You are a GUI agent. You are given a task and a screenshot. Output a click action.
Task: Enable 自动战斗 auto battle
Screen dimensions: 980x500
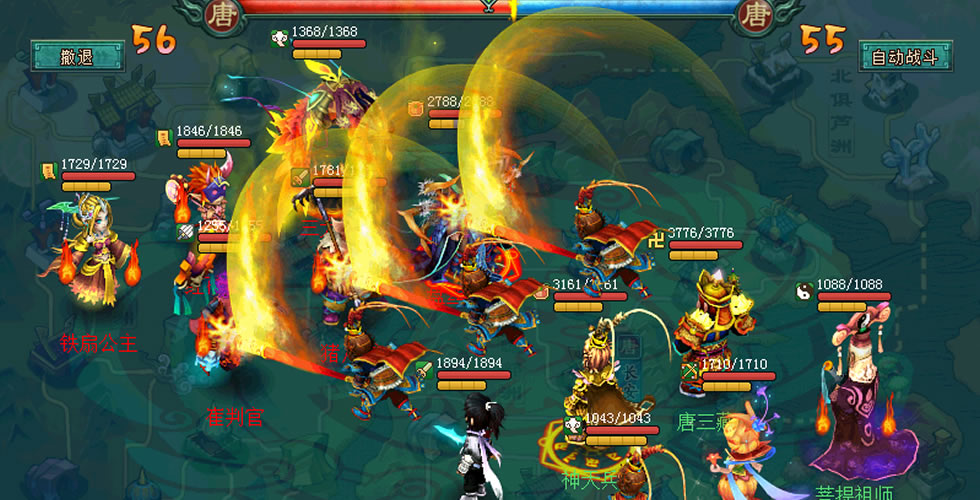coord(903,56)
